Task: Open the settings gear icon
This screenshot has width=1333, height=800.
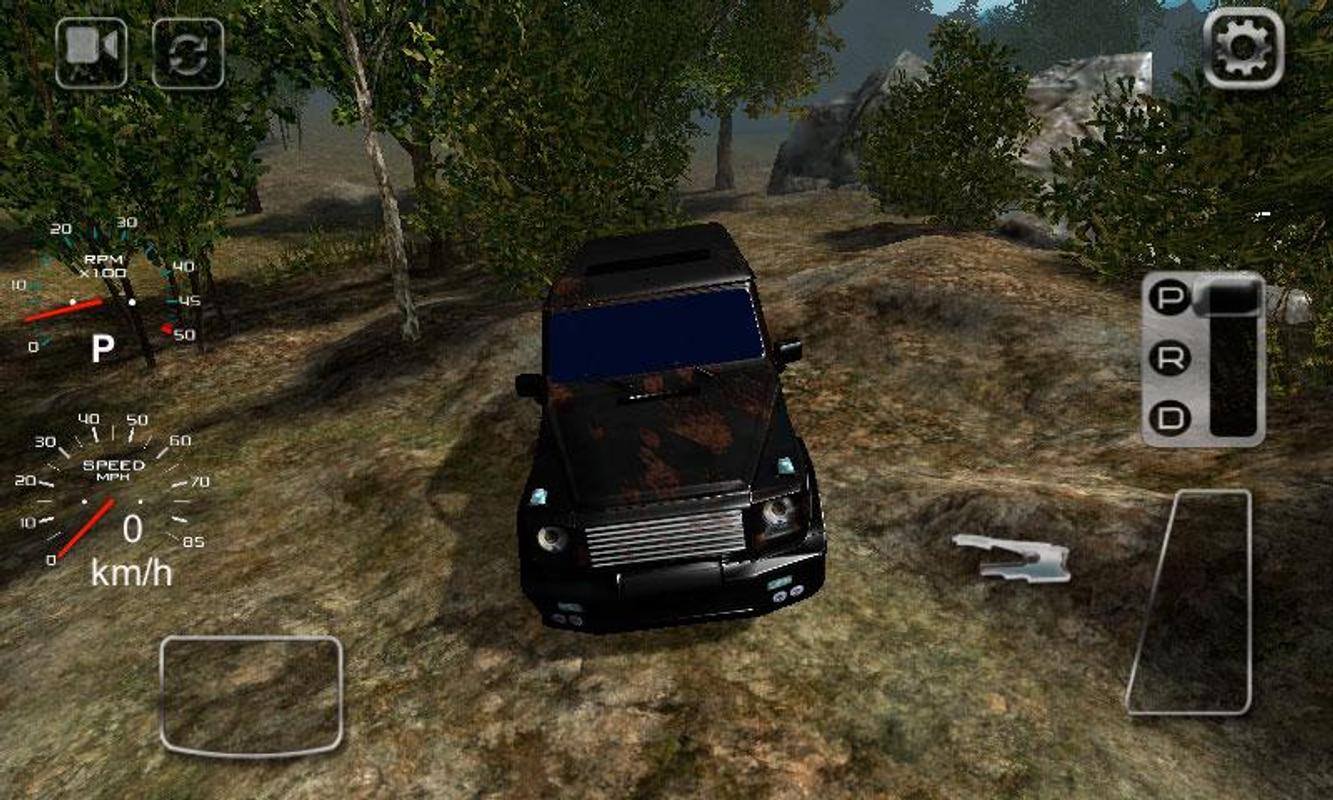Action: (x=1243, y=48)
